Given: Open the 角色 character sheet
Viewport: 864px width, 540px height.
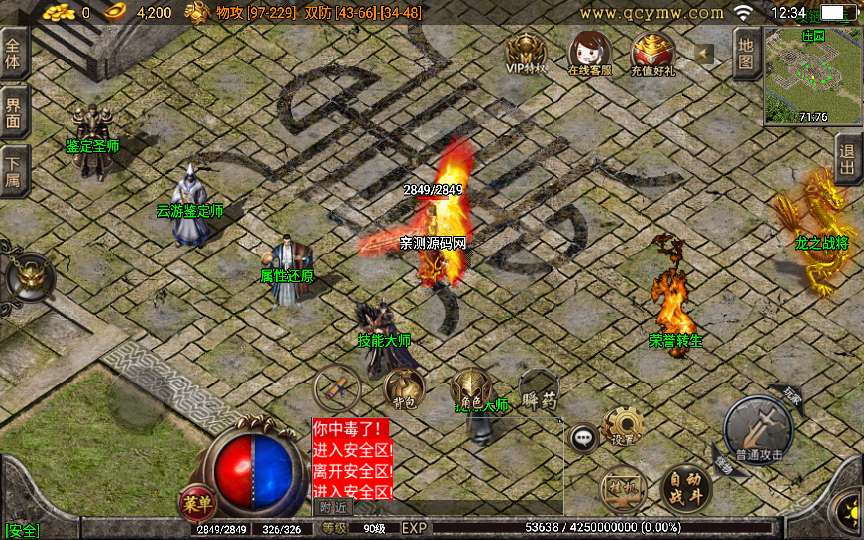Looking at the screenshot, I should pyautogui.click(x=471, y=389).
